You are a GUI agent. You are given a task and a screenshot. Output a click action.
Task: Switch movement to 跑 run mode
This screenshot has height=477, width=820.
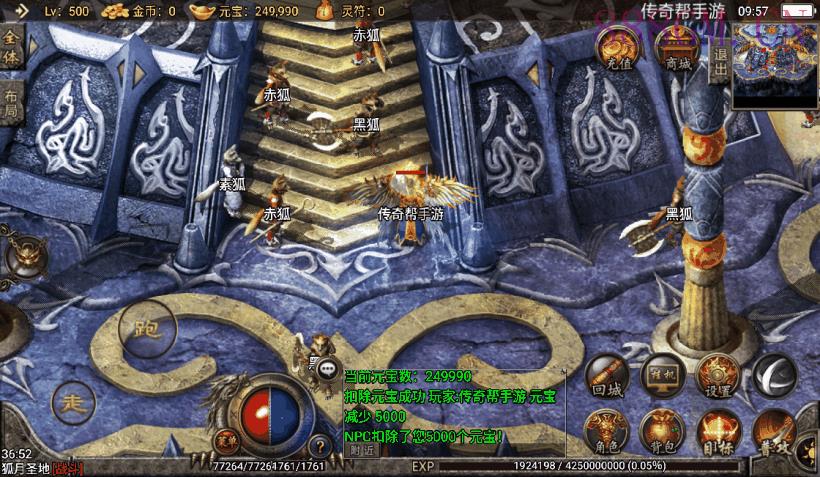147,329
